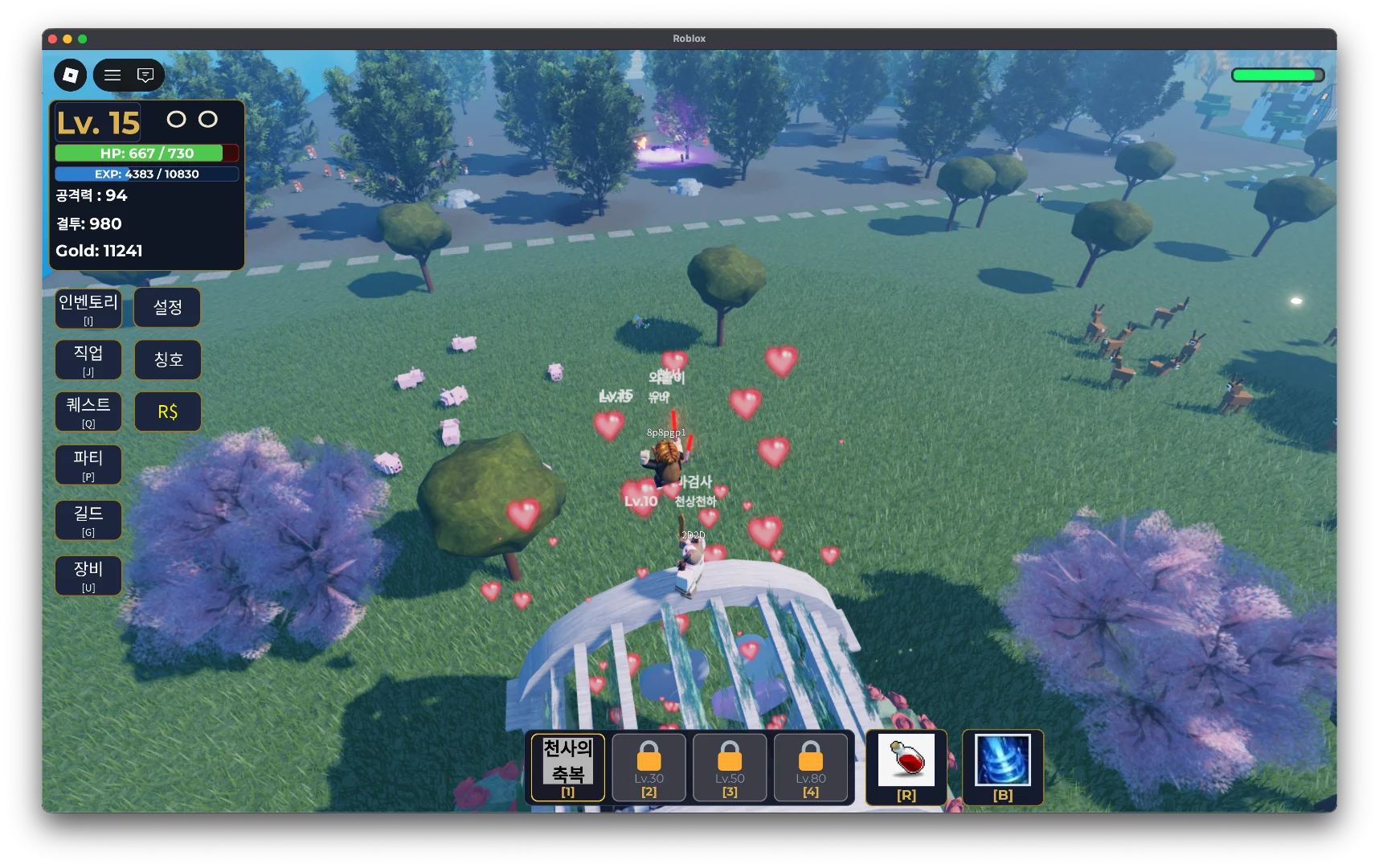Open the Roblox logo menu
The height and width of the screenshot is (868, 1379).
[x=71, y=75]
